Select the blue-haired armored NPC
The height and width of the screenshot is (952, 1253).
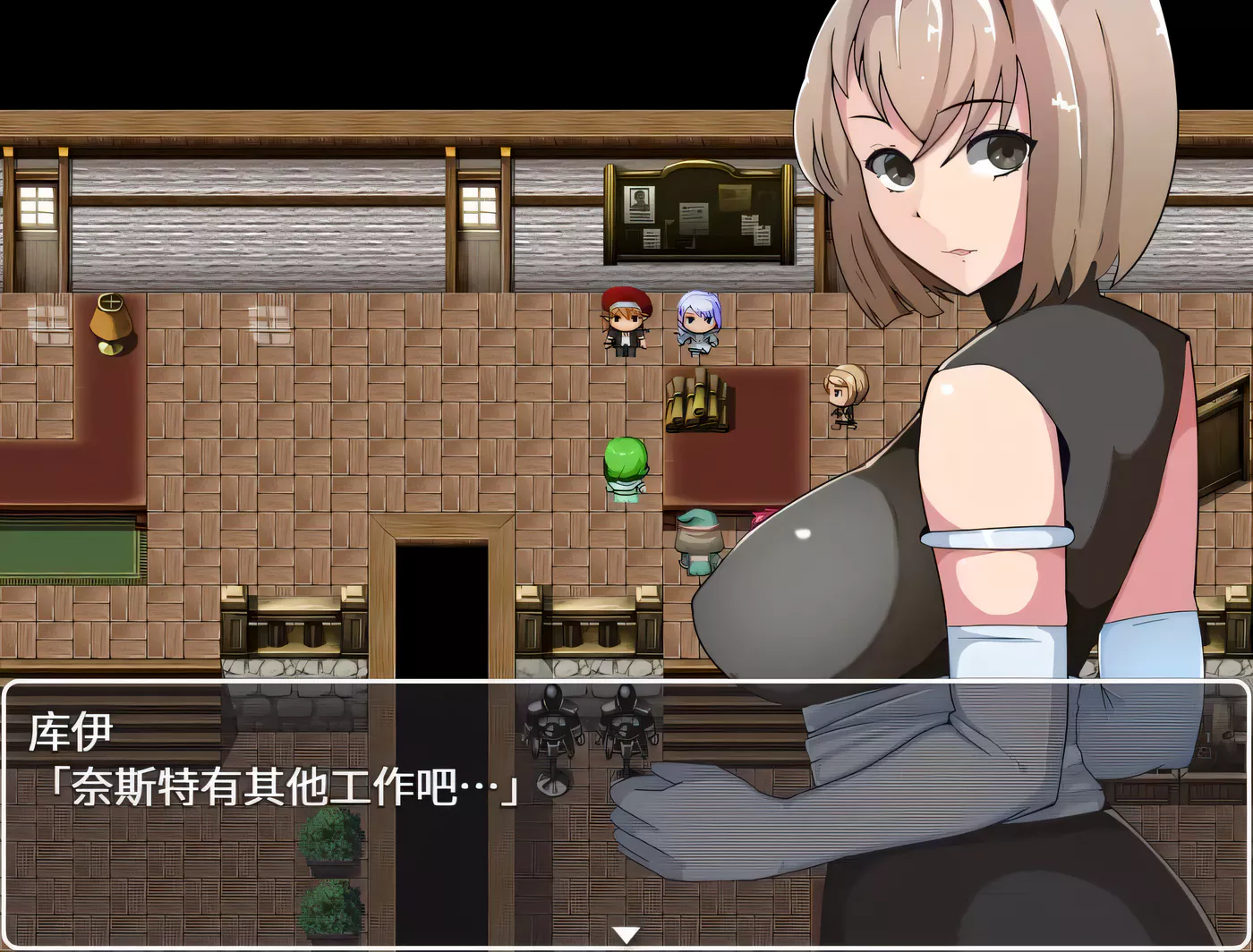(696, 322)
